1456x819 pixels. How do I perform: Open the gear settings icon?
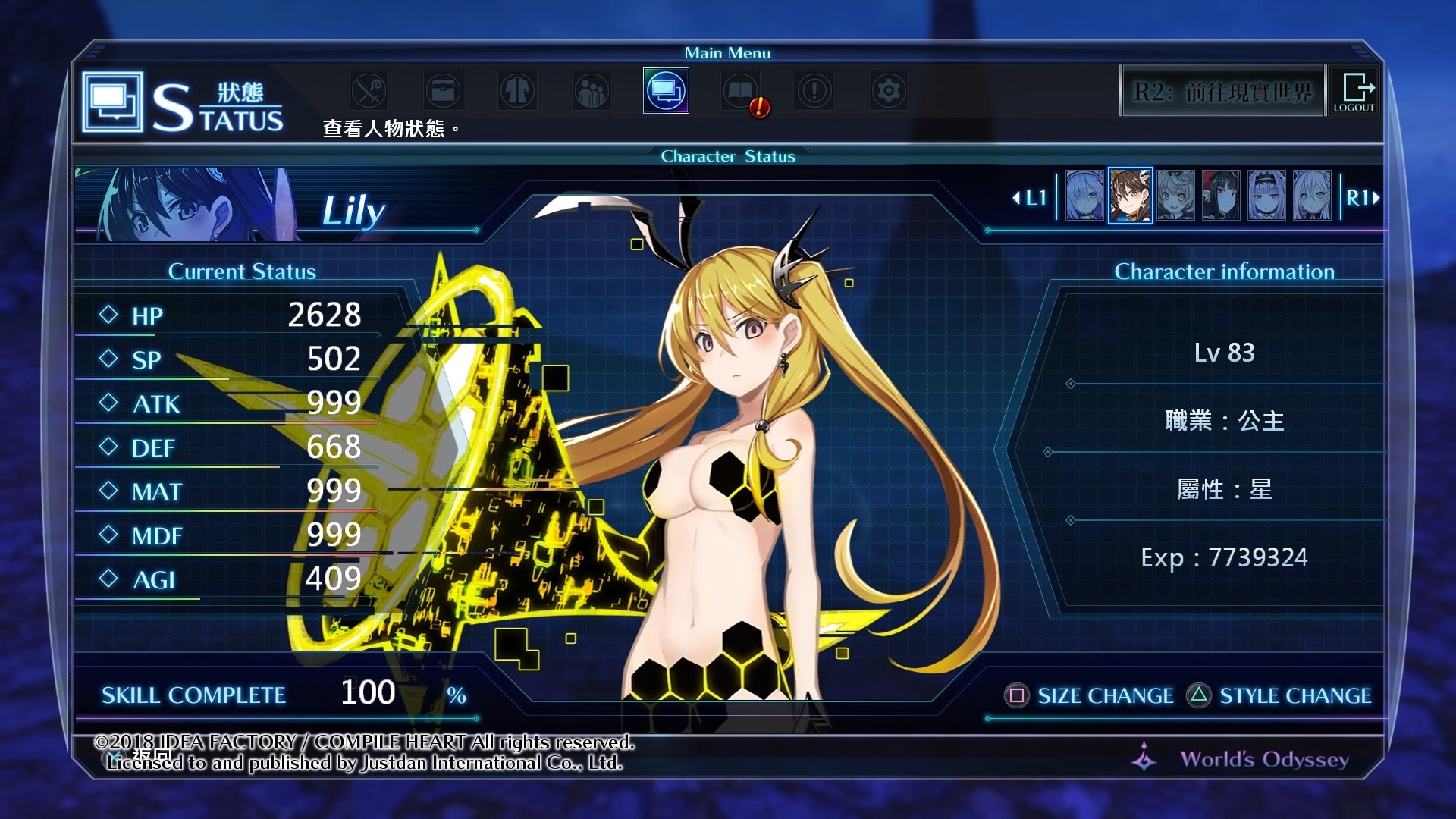(x=889, y=91)
